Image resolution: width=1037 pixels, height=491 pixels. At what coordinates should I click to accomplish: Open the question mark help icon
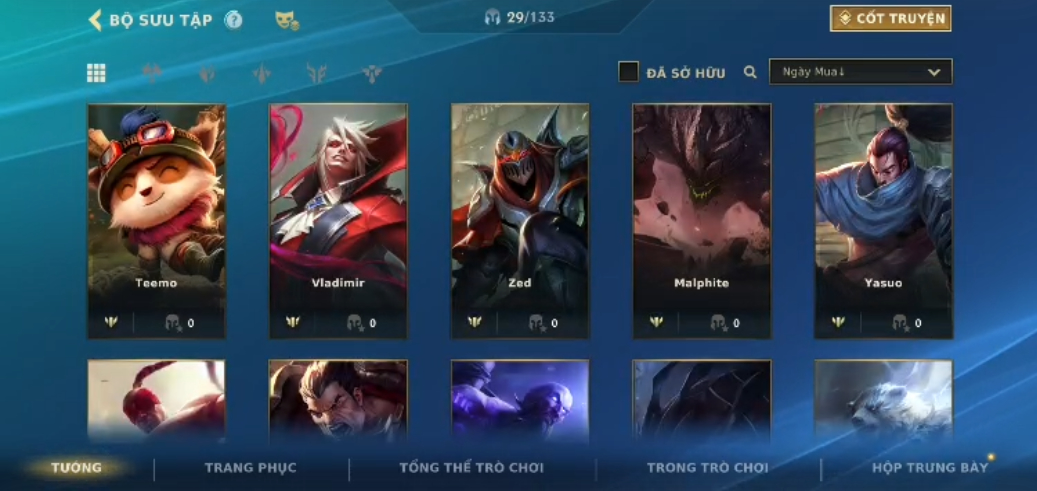point(233,20)
